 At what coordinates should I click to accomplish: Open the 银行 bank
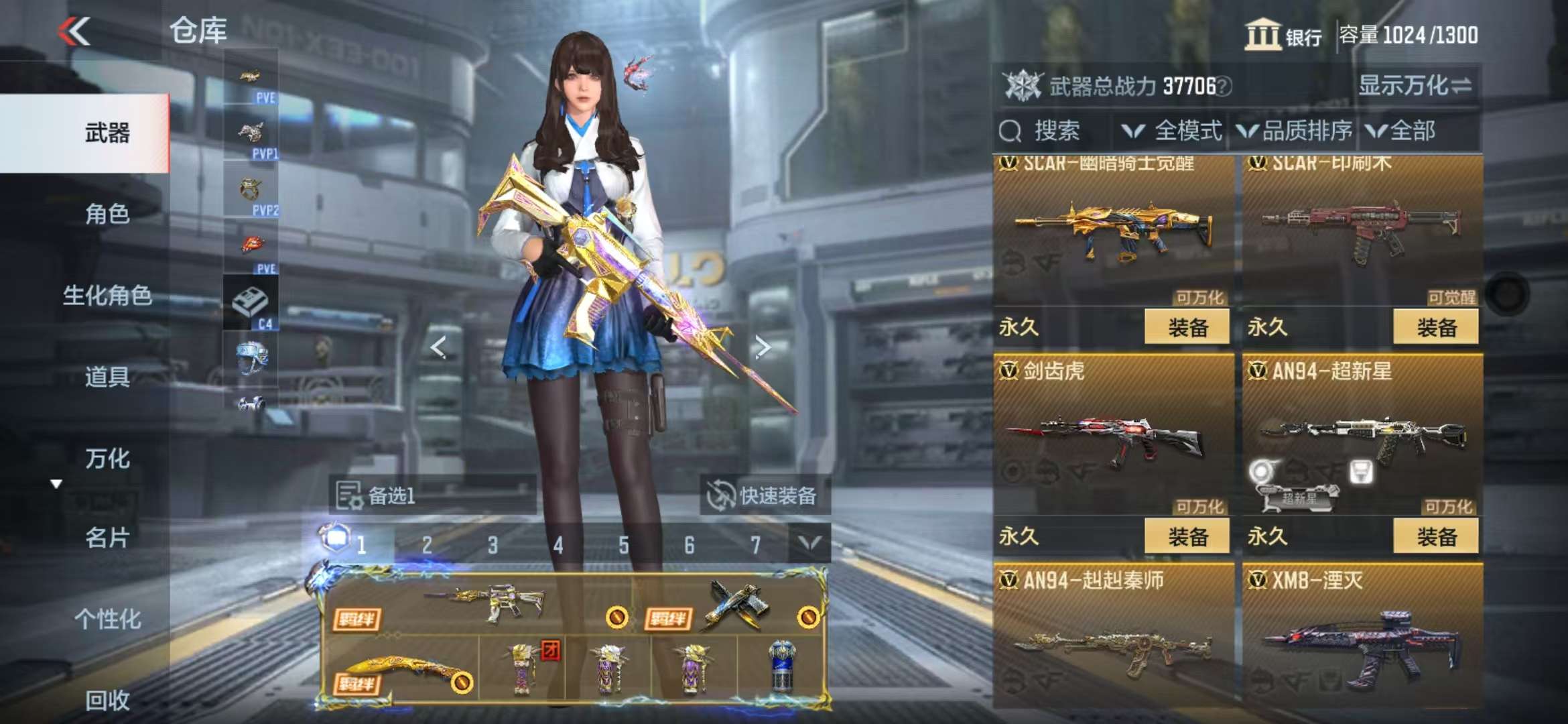click(x=1283, y=35)
